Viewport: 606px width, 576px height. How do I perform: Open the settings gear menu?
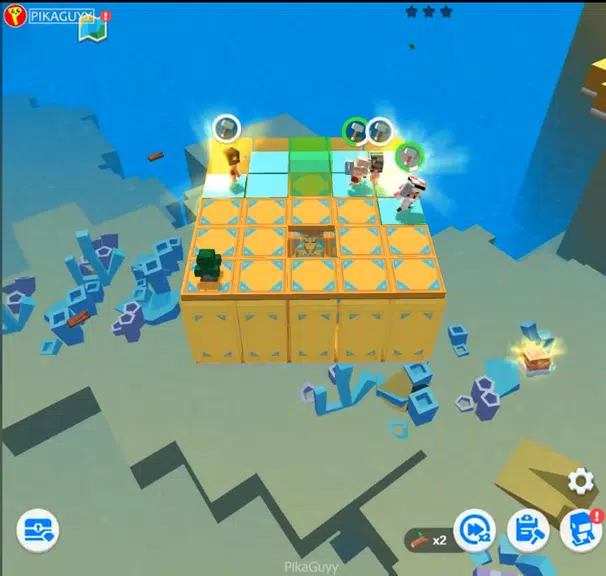point(580,482)
